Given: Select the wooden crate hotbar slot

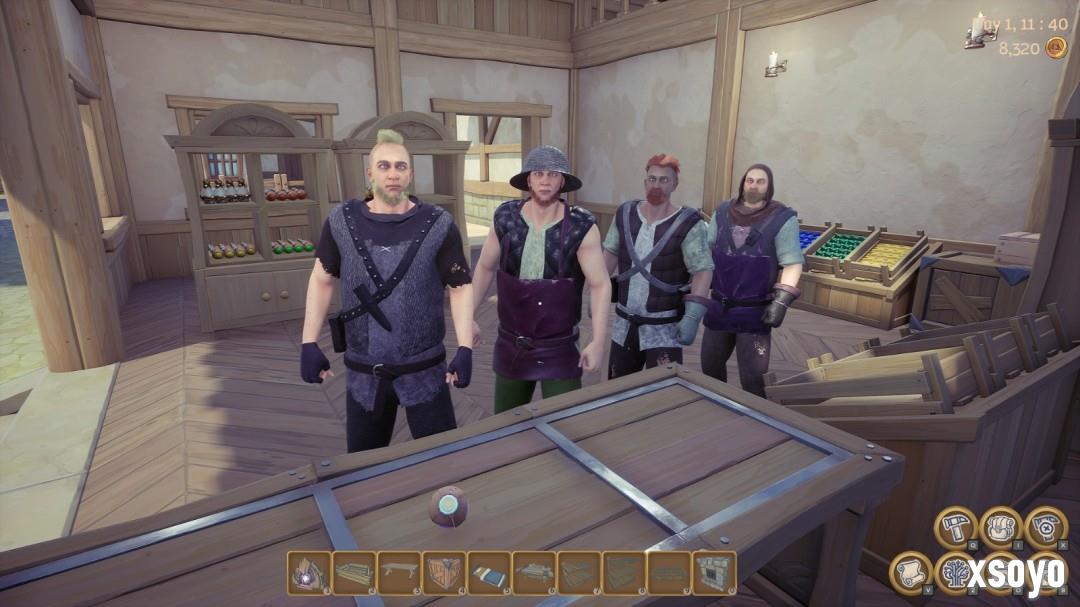Looking at the screenshot, I should coord(444,573).
